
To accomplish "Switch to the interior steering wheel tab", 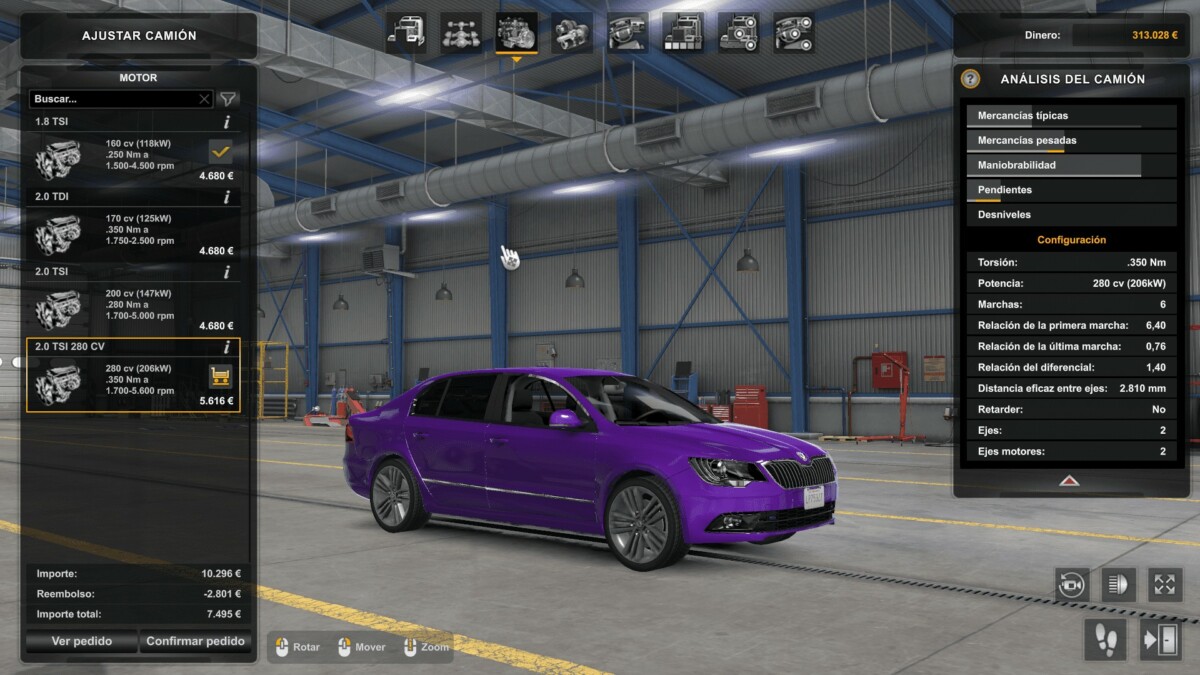I will coord(627,33).
